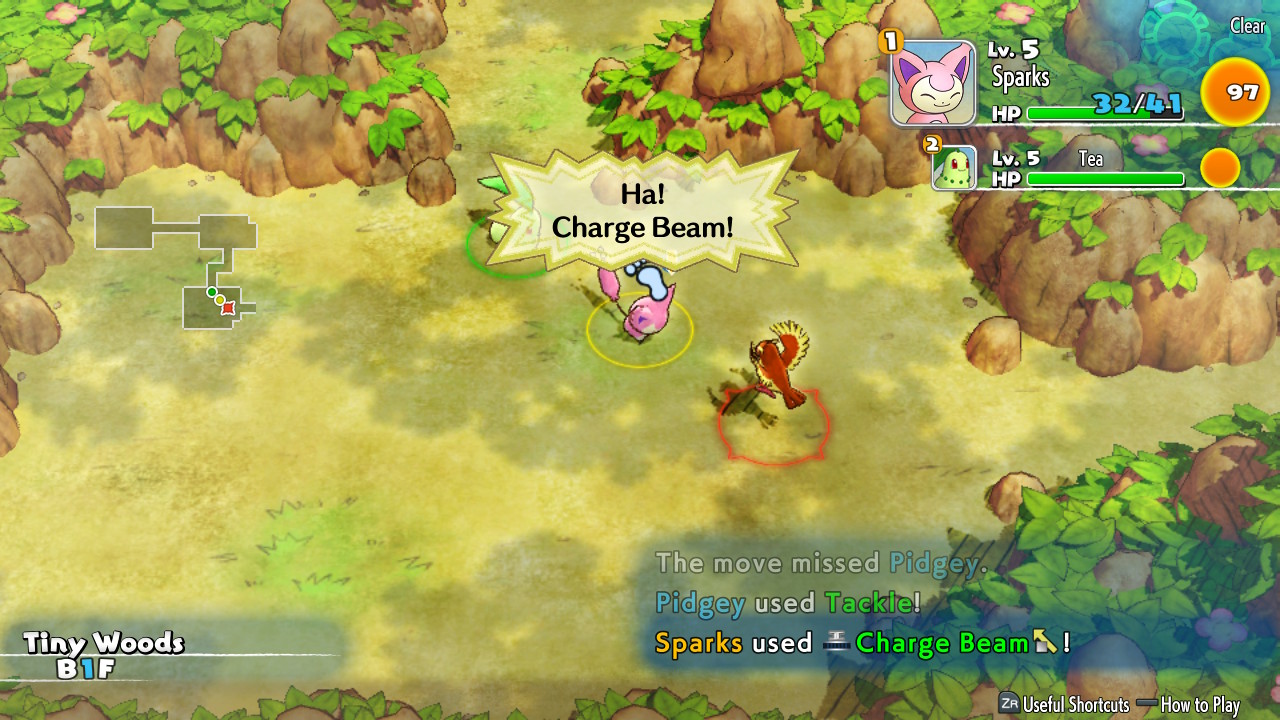Click the Tiny Woods B1F floor label

pos(104,655)
